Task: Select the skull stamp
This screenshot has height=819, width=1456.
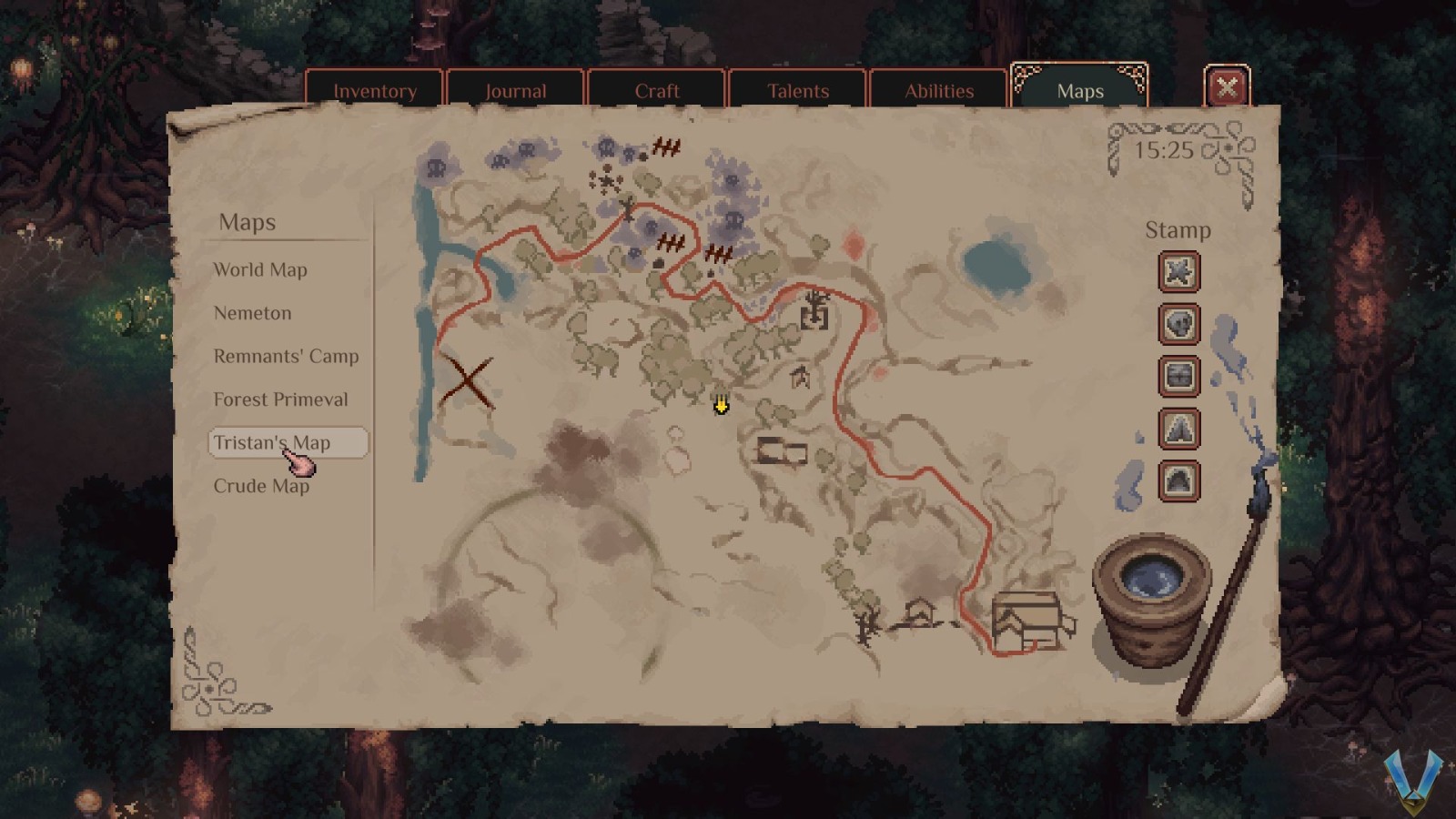Action: pos(1178,325)
